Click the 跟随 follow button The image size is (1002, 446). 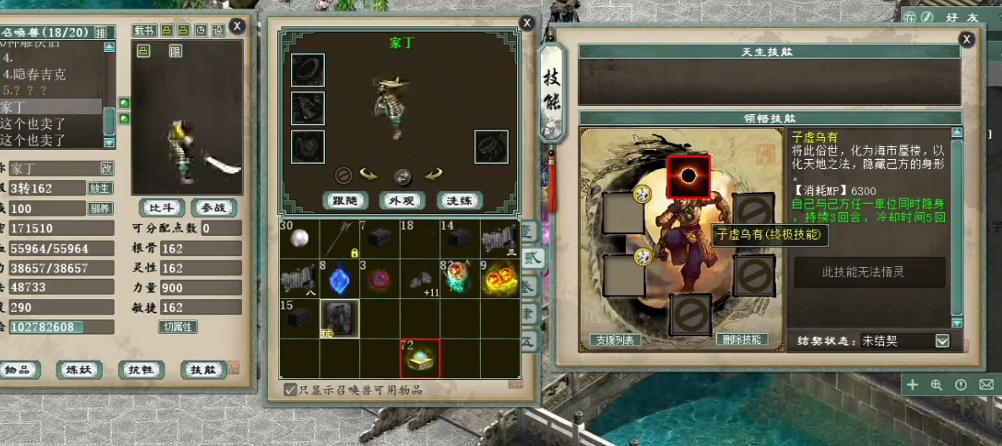click(345, 200)
